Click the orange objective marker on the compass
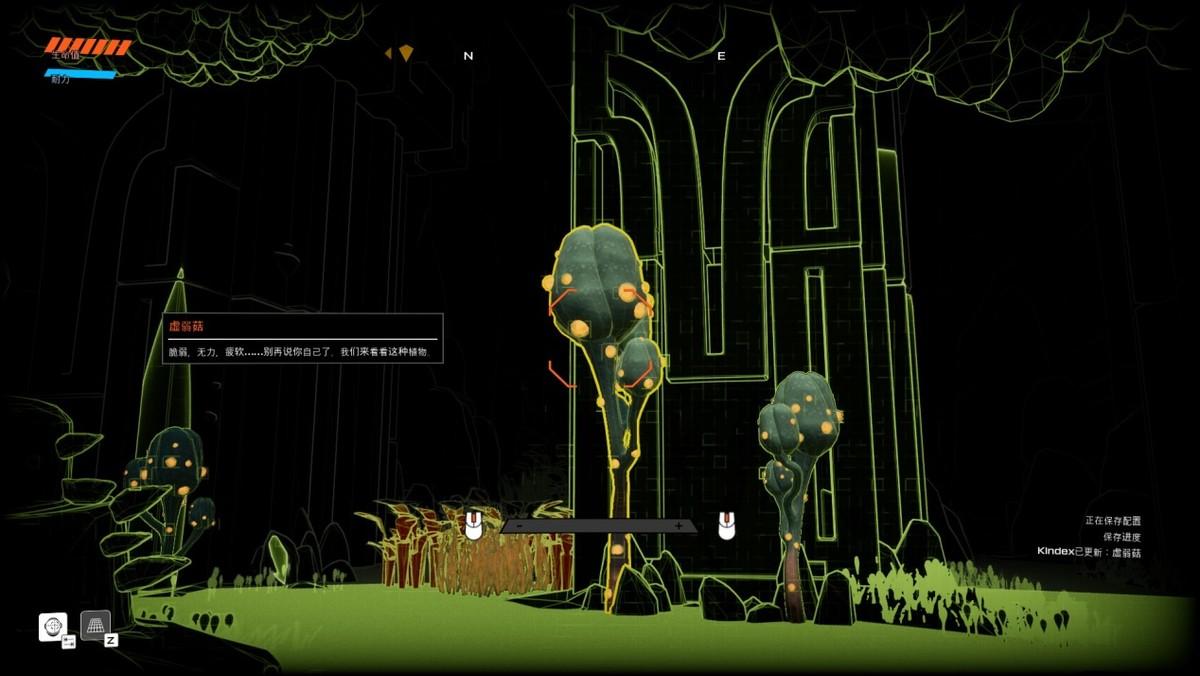This screenshot has height=676, width=1200. tap(405, 52)
